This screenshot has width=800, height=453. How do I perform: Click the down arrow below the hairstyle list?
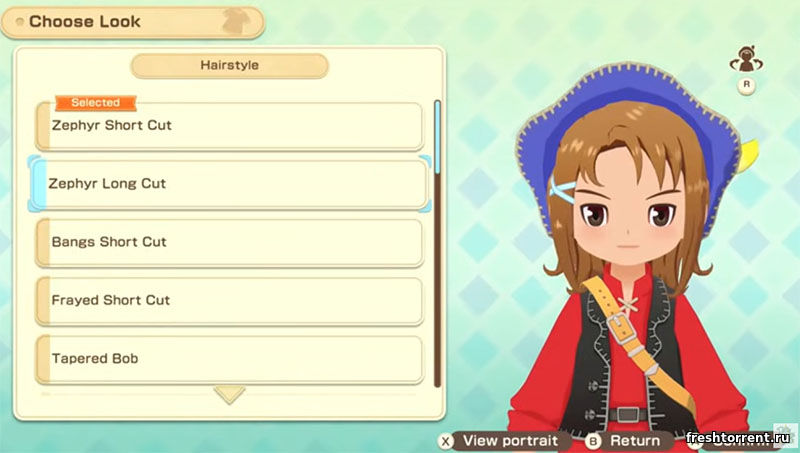click(230, 395)
